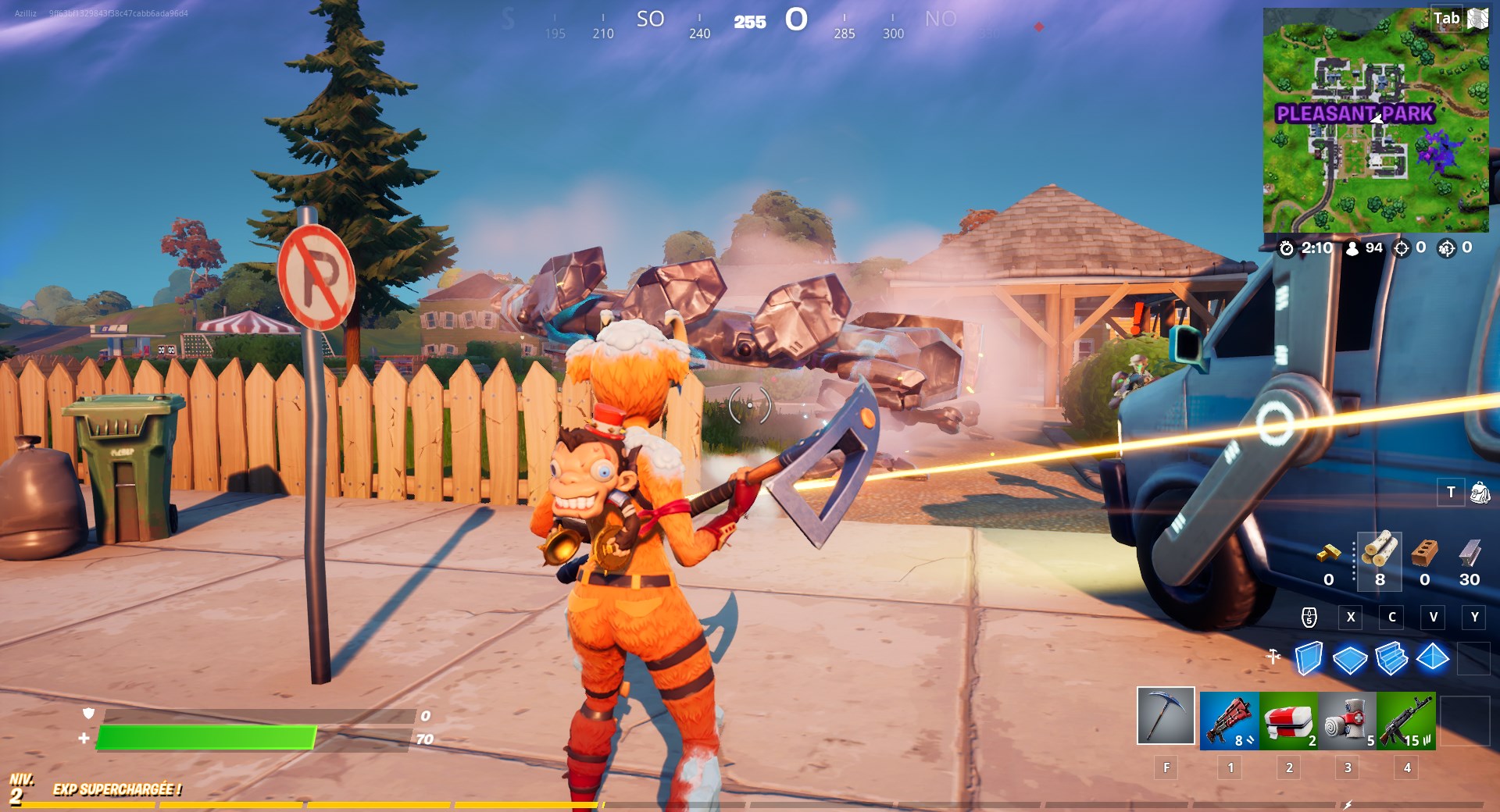Screen dimensions: 1500x812
Task: Click the match timer icon showing 2:10
Action: (x=1287, y=248)
